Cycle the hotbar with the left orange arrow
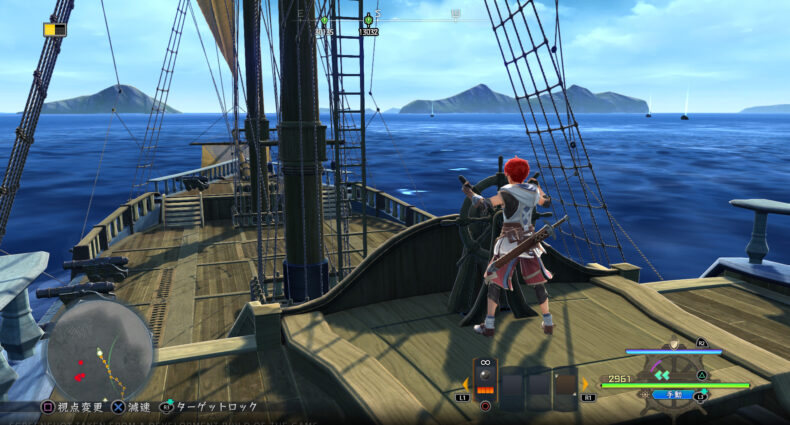 [x=464, y=384]
